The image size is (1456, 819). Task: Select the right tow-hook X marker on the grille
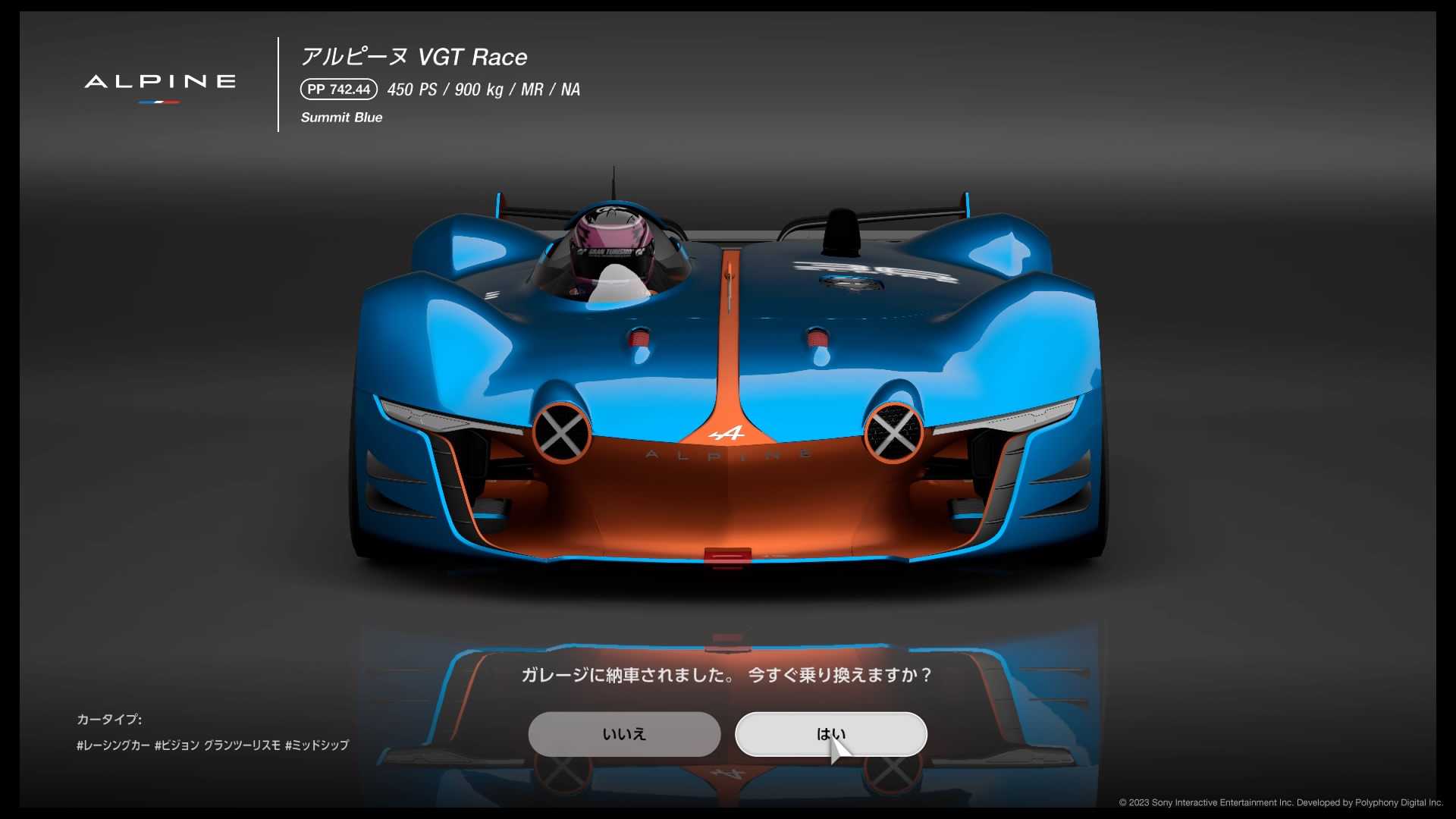[x=895, y=434]
